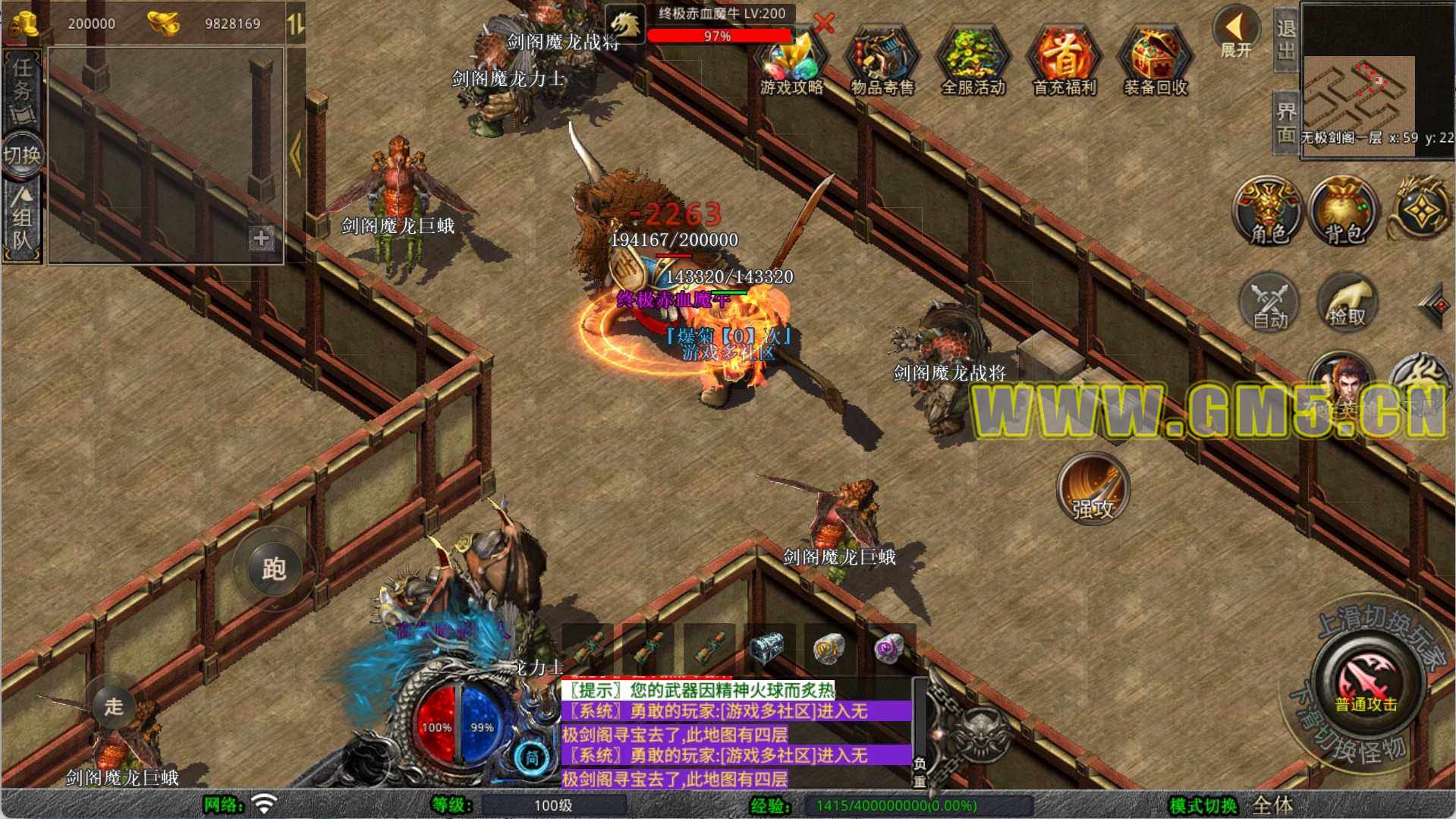The image size is (1456, 819).
Task: Toggle 自动 auto-combat
Action: click(1269, 303)
